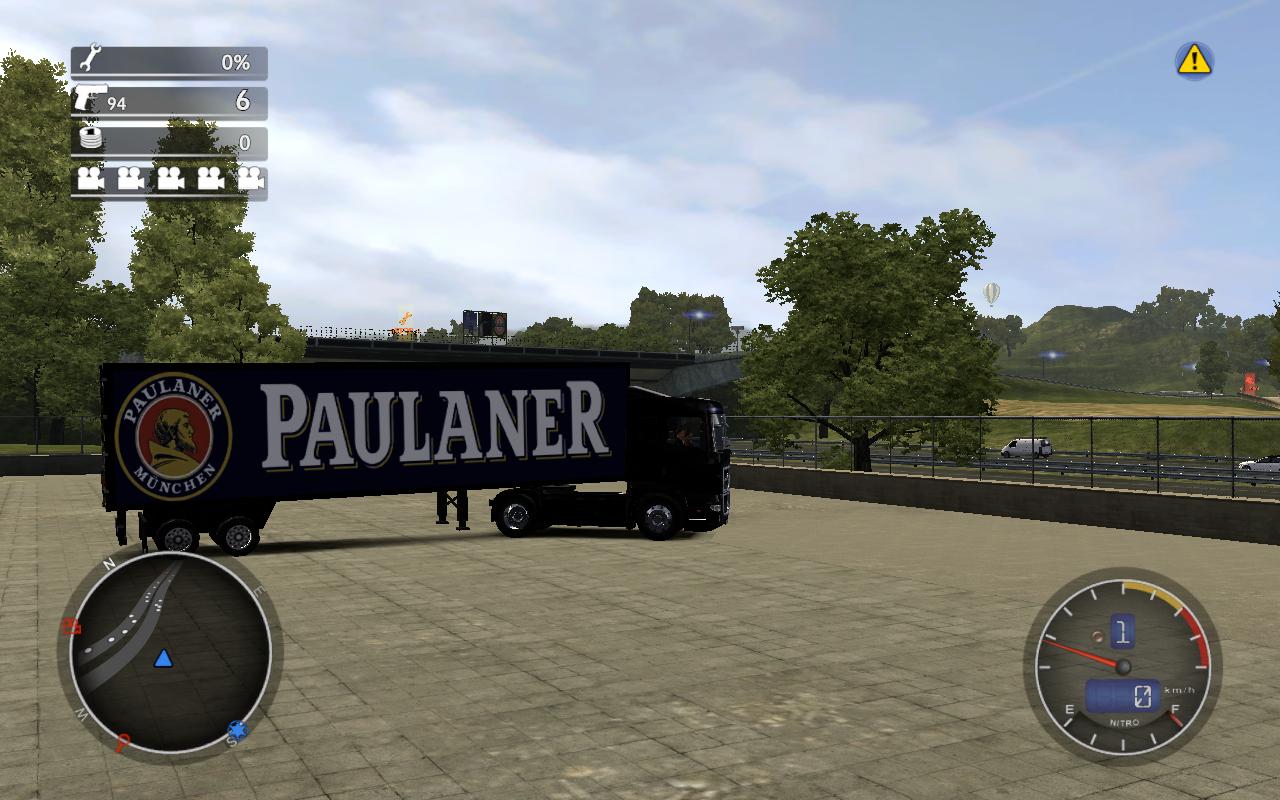The width and height of the screenshot is (1280, 800).
Task: Select the blue star marker on minimap
Action: point(237,731)
